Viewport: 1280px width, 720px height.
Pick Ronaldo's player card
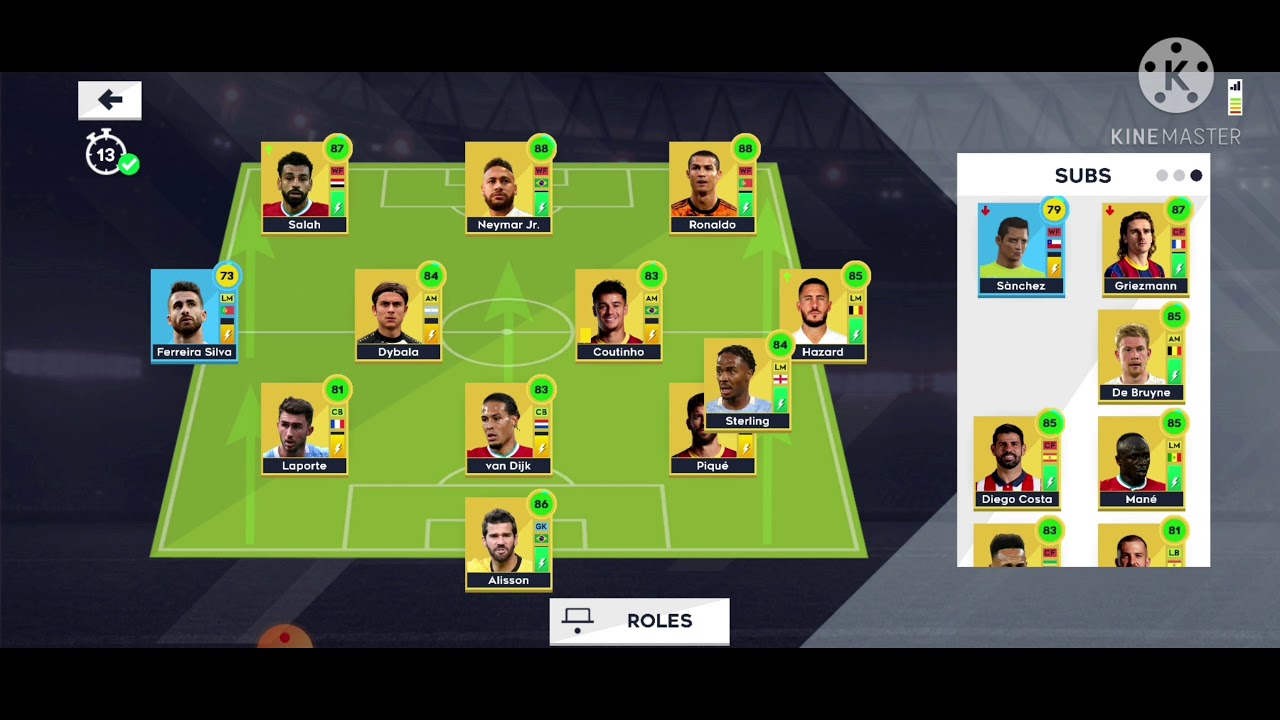tap(712, 188)
